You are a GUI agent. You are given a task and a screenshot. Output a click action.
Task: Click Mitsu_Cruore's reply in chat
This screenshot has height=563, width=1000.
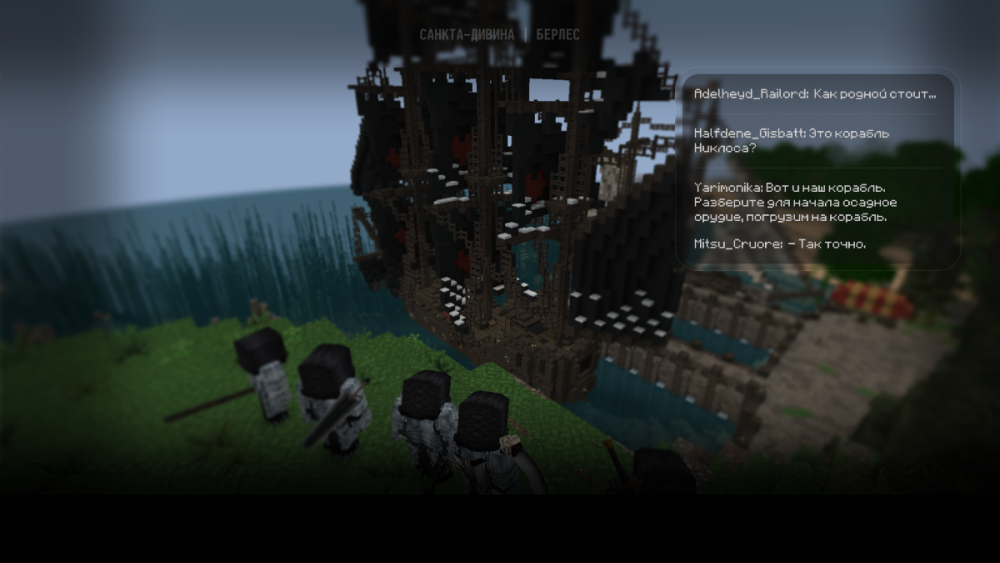point(779,244)
